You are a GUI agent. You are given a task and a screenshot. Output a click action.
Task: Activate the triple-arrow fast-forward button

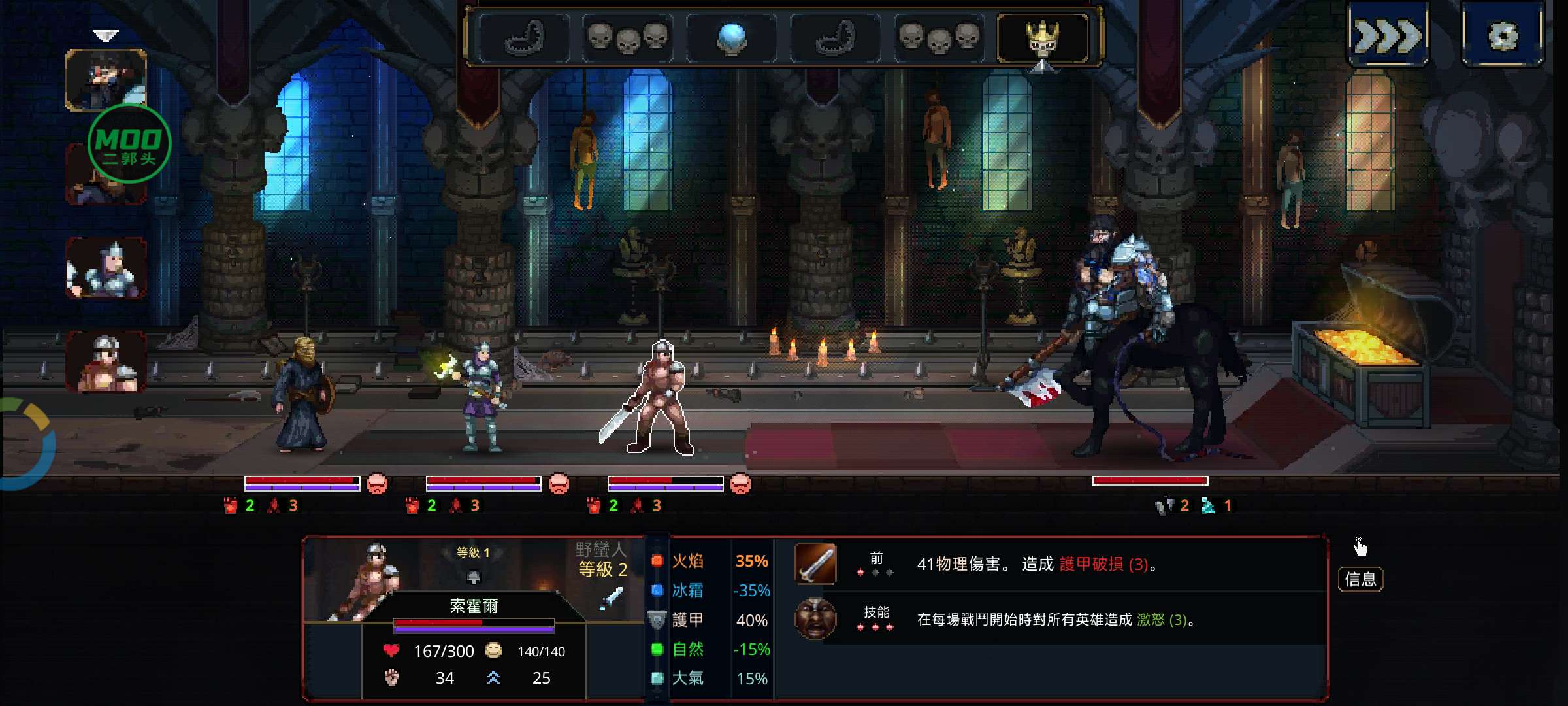point(1388,35)
